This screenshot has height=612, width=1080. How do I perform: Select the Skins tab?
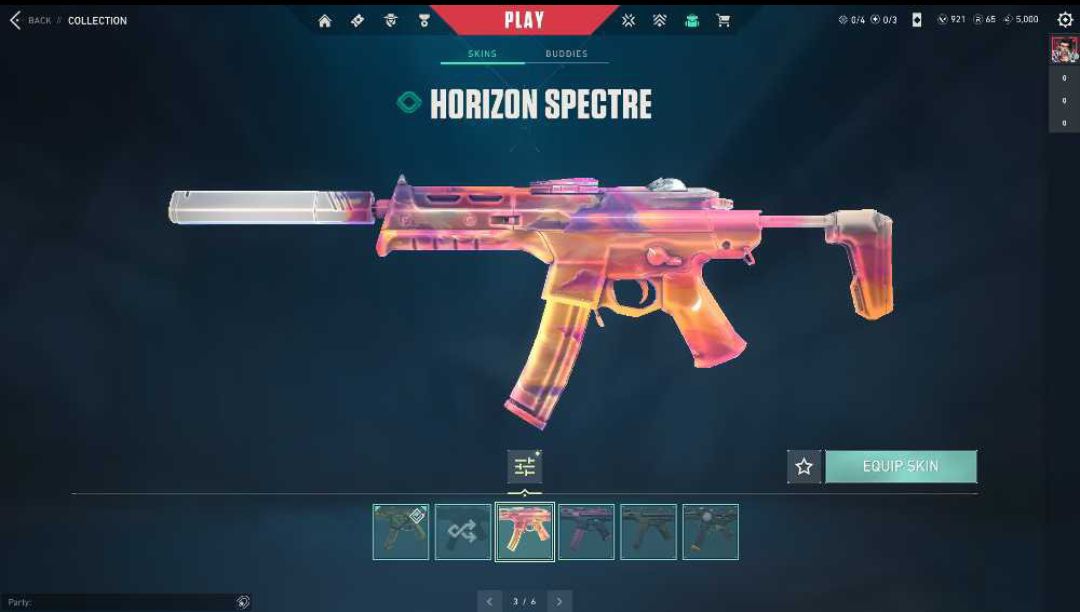[482, 54]
